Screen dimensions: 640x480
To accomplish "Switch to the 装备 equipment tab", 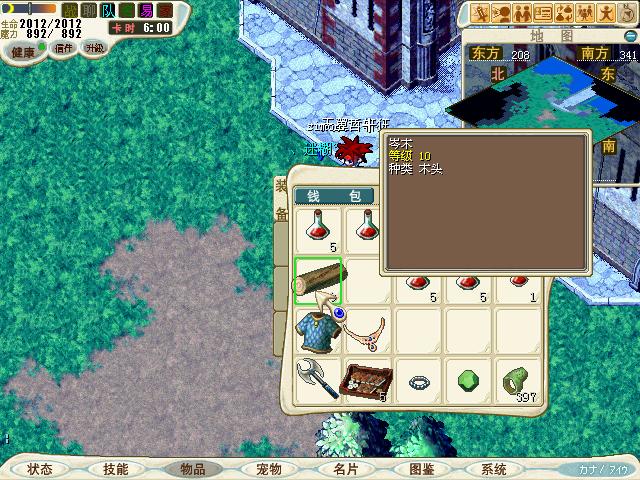I will [x=281, y=200].
